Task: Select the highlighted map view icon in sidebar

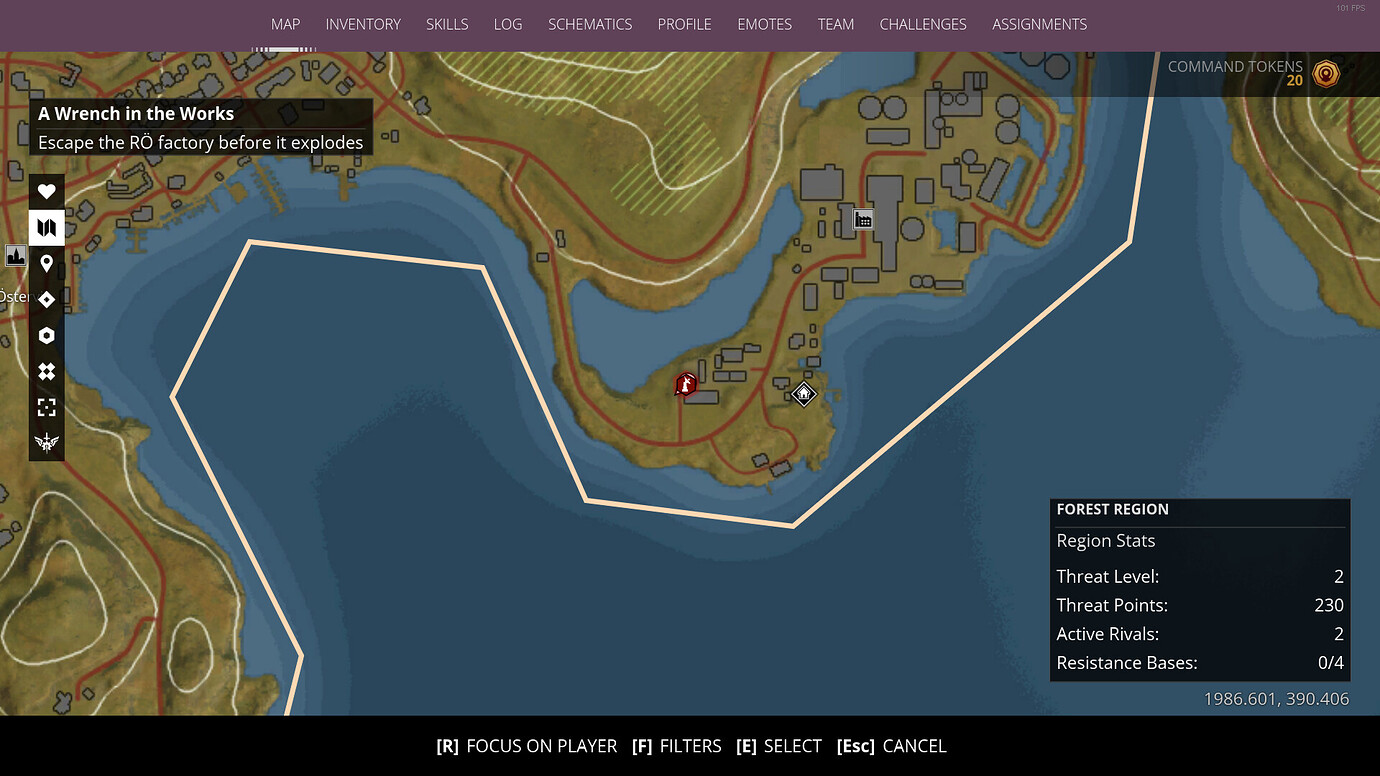Action: (x=46, y=227)
